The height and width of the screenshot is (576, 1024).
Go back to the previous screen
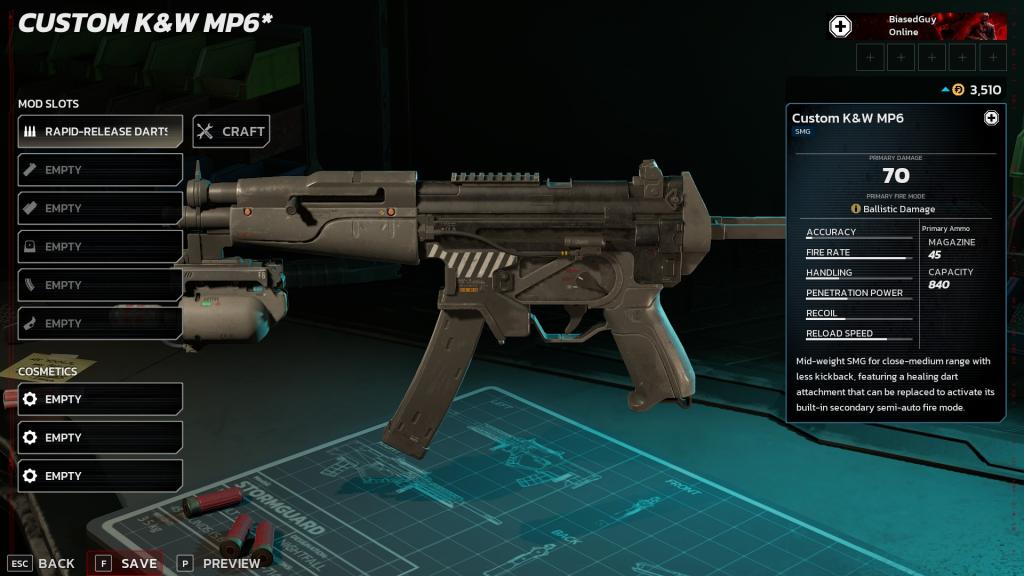click(x=43, y=563)
